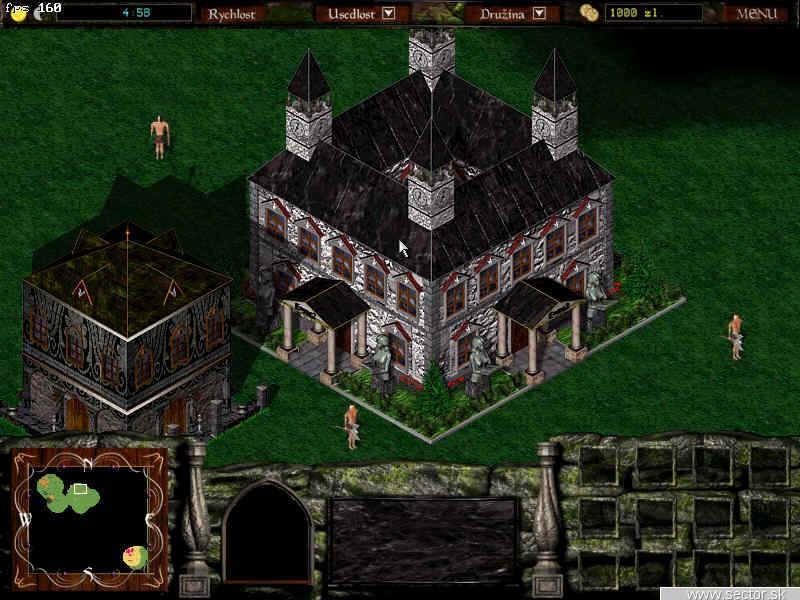Open the MENU button
Viewport: 800px width, 600px height.
click(x=756, y=14)
